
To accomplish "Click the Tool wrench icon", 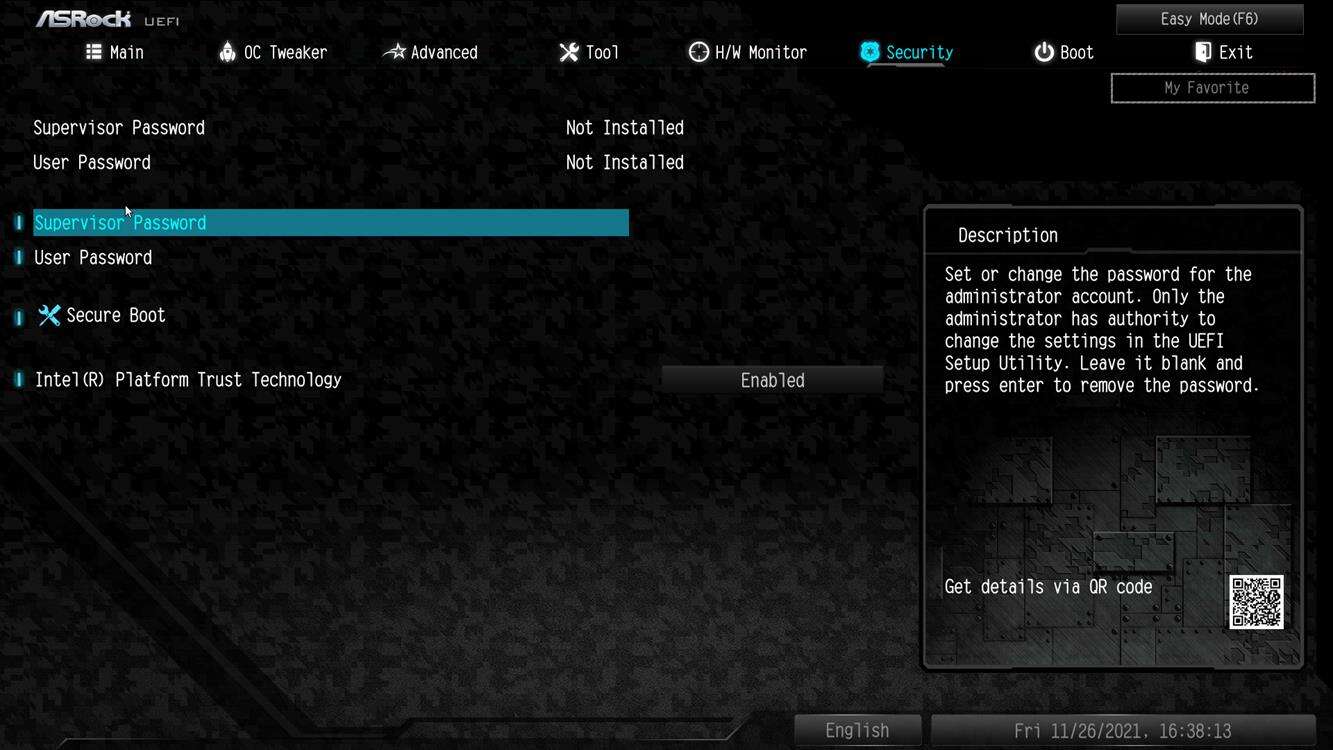I will click(568, 51).
